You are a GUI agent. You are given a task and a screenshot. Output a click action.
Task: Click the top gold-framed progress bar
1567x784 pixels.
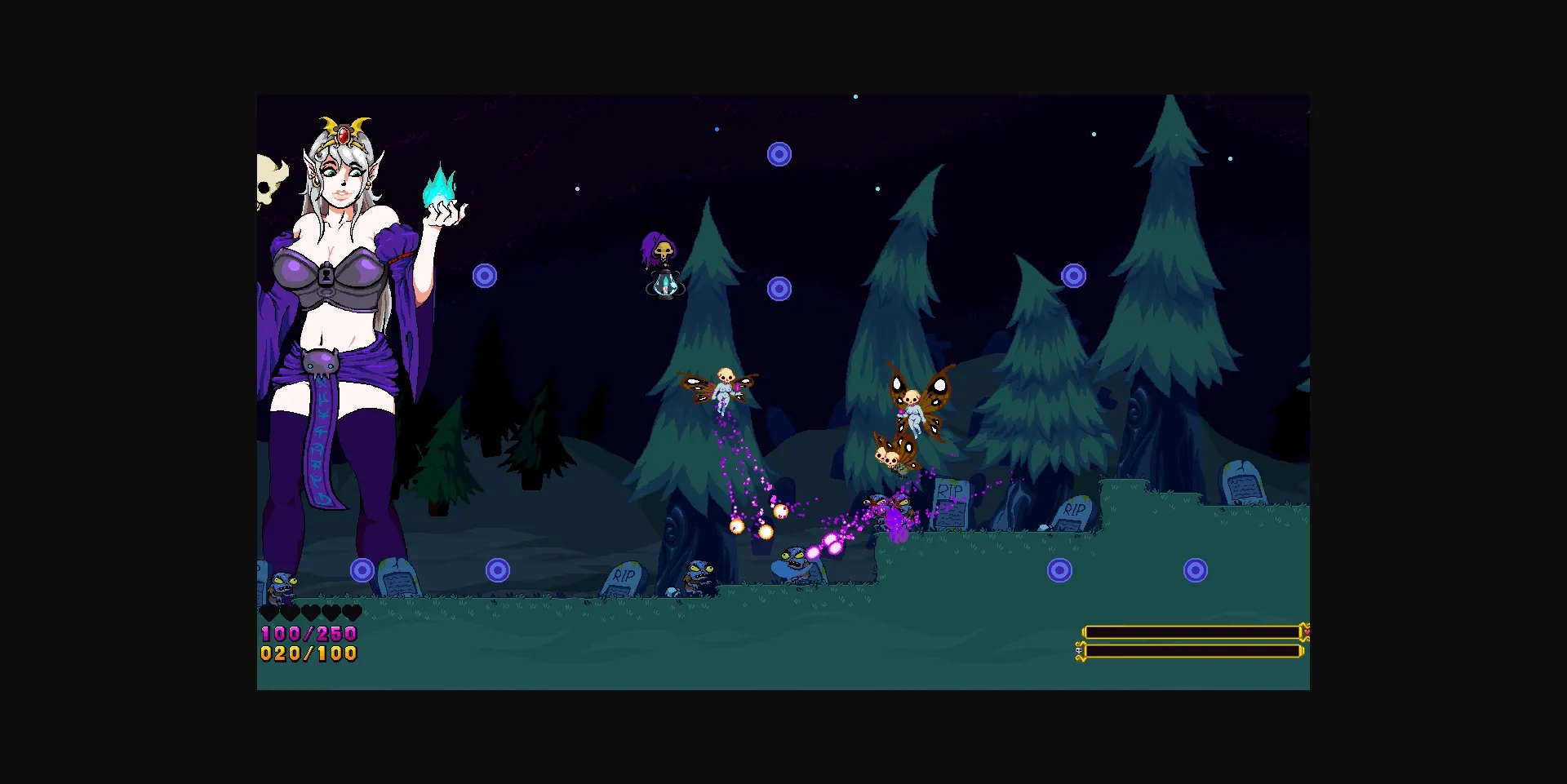click(x=1192, y=630)
